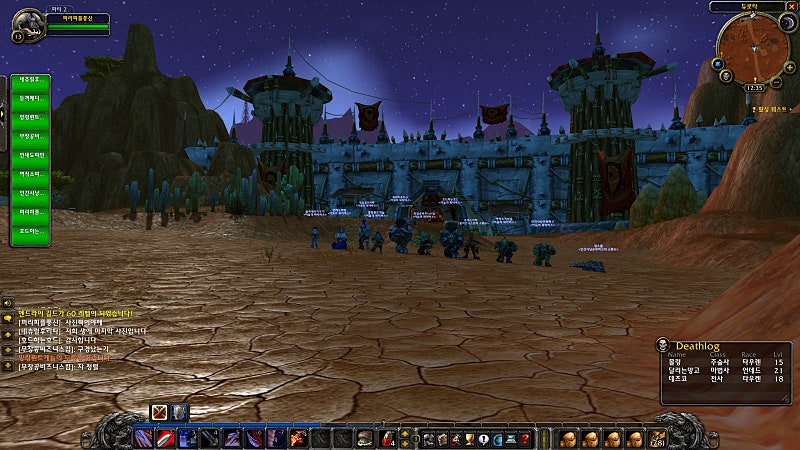Select the shield stance button
The width and height of the screenshot is (800, 450).
[x=179, y=412]
